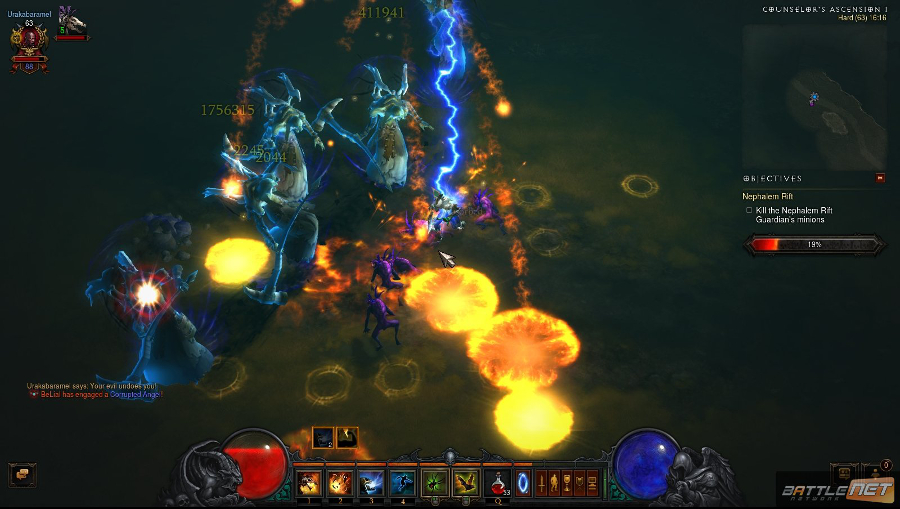Select the green spider skill icon
This screenshot has height=509, width=900.
(x=434, y=484)
